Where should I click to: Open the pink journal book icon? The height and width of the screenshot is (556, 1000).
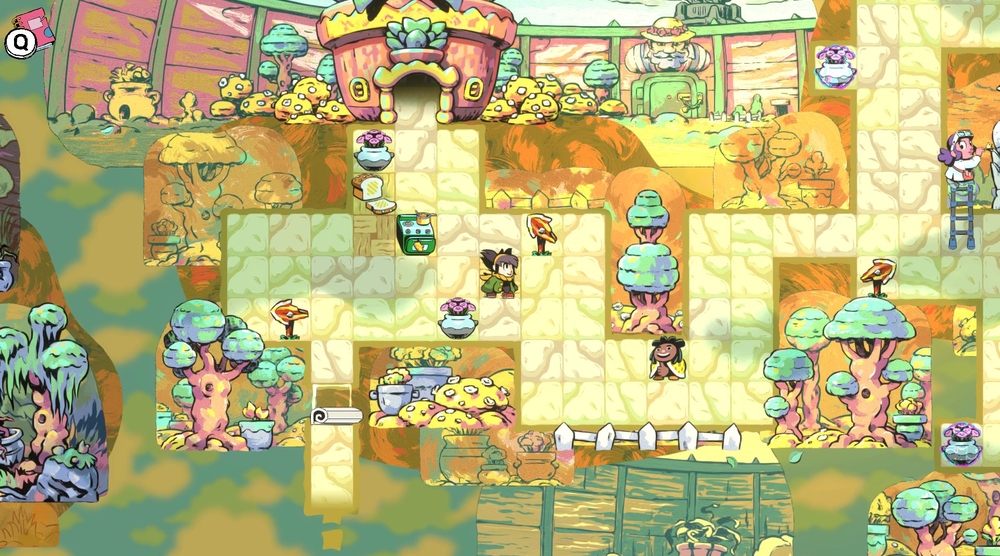coord(36,25)
